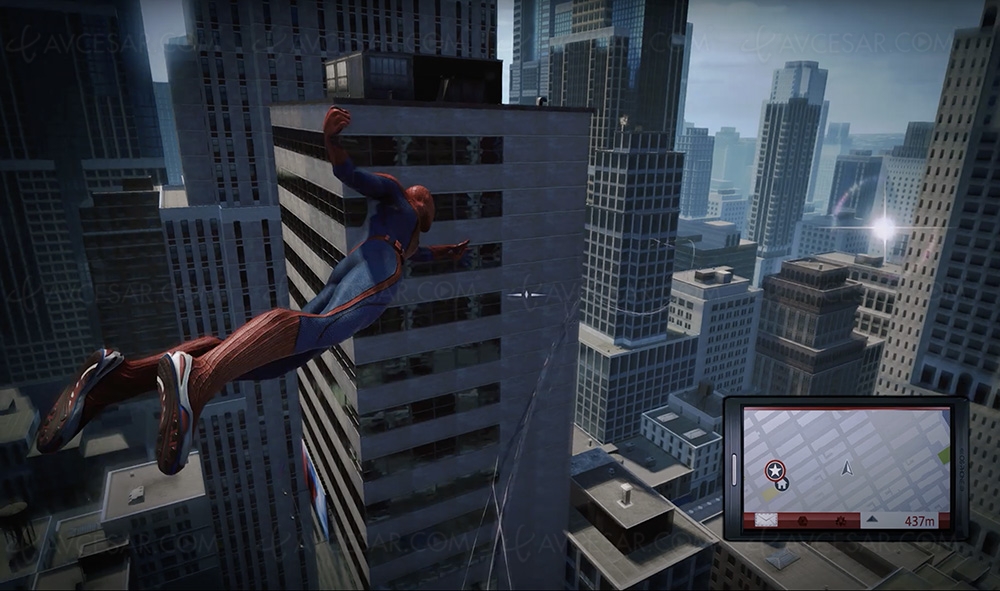Screen dimensions: 1000x591
Task: Open the phone minimap
Action: coord(845,461)
